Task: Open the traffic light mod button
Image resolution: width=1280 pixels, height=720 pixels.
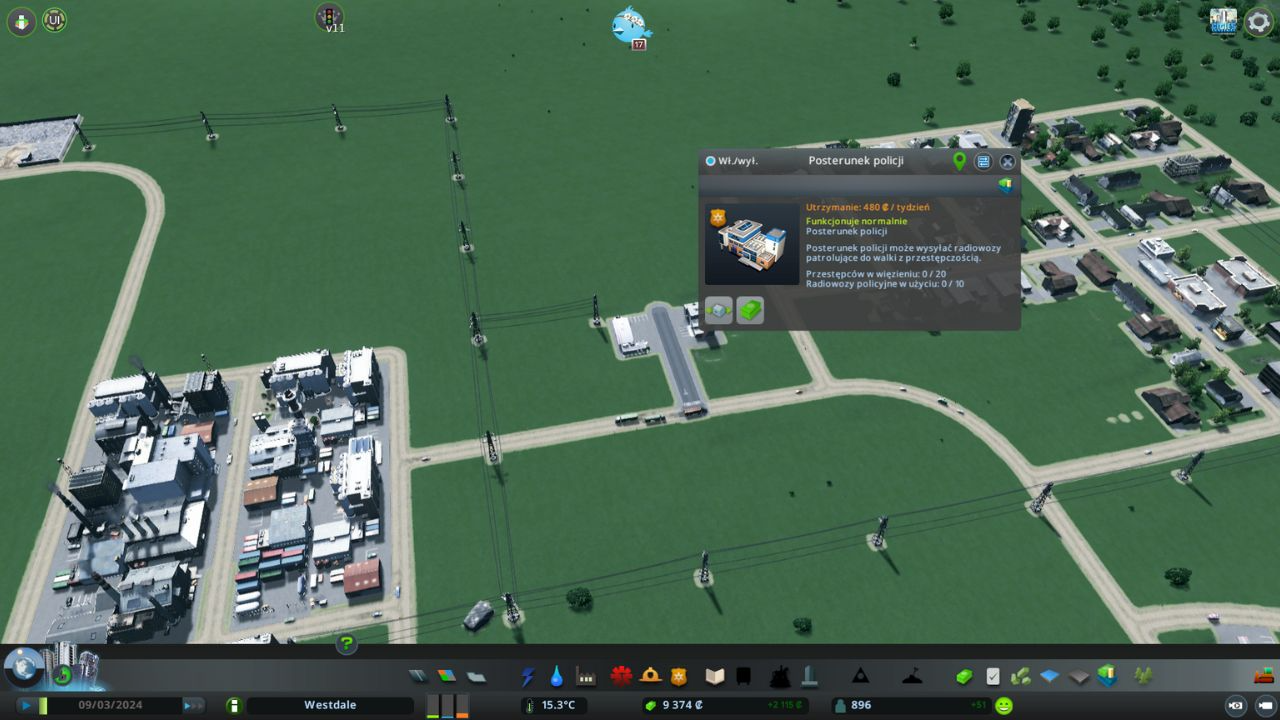Action: (329, 16)
